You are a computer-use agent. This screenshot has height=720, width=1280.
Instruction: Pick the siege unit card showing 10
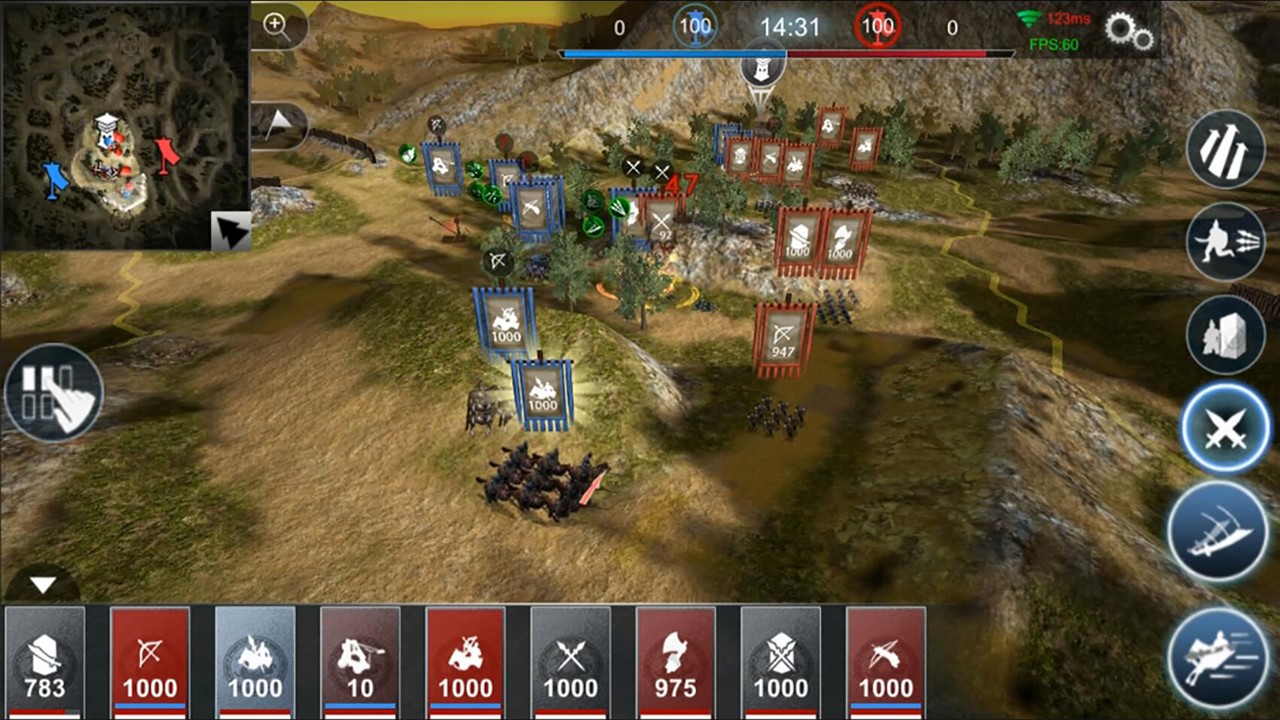click(x=360, y=662)
